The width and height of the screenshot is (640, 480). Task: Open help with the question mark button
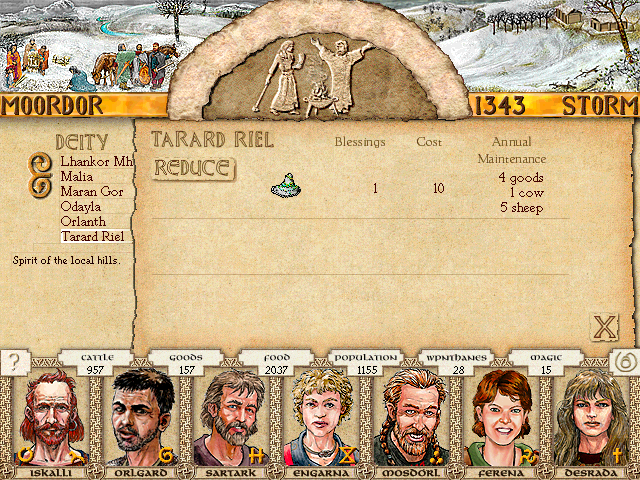[x=15, y=363]
